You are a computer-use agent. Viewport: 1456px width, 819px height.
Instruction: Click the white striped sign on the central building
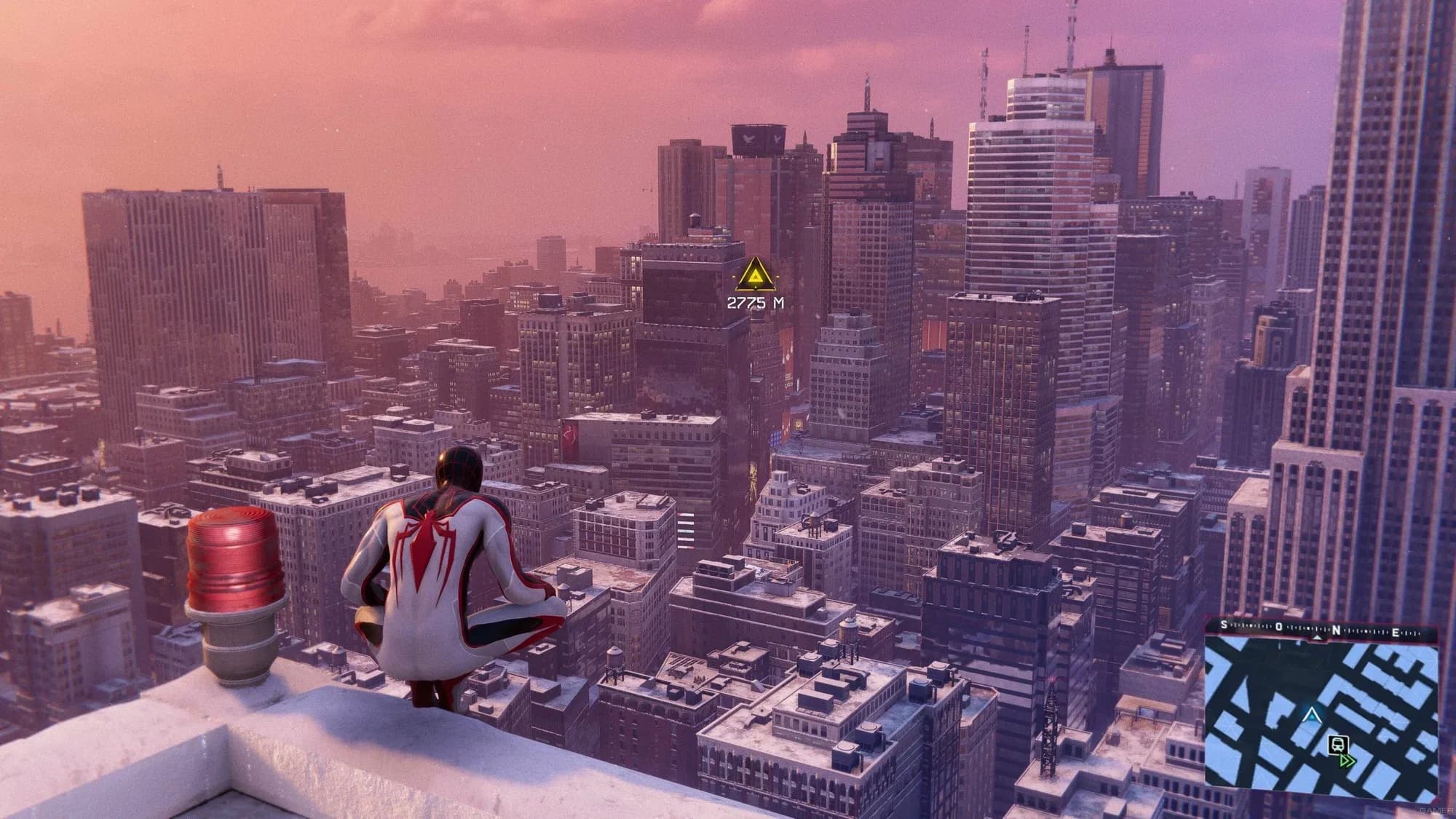click(685, 530)
